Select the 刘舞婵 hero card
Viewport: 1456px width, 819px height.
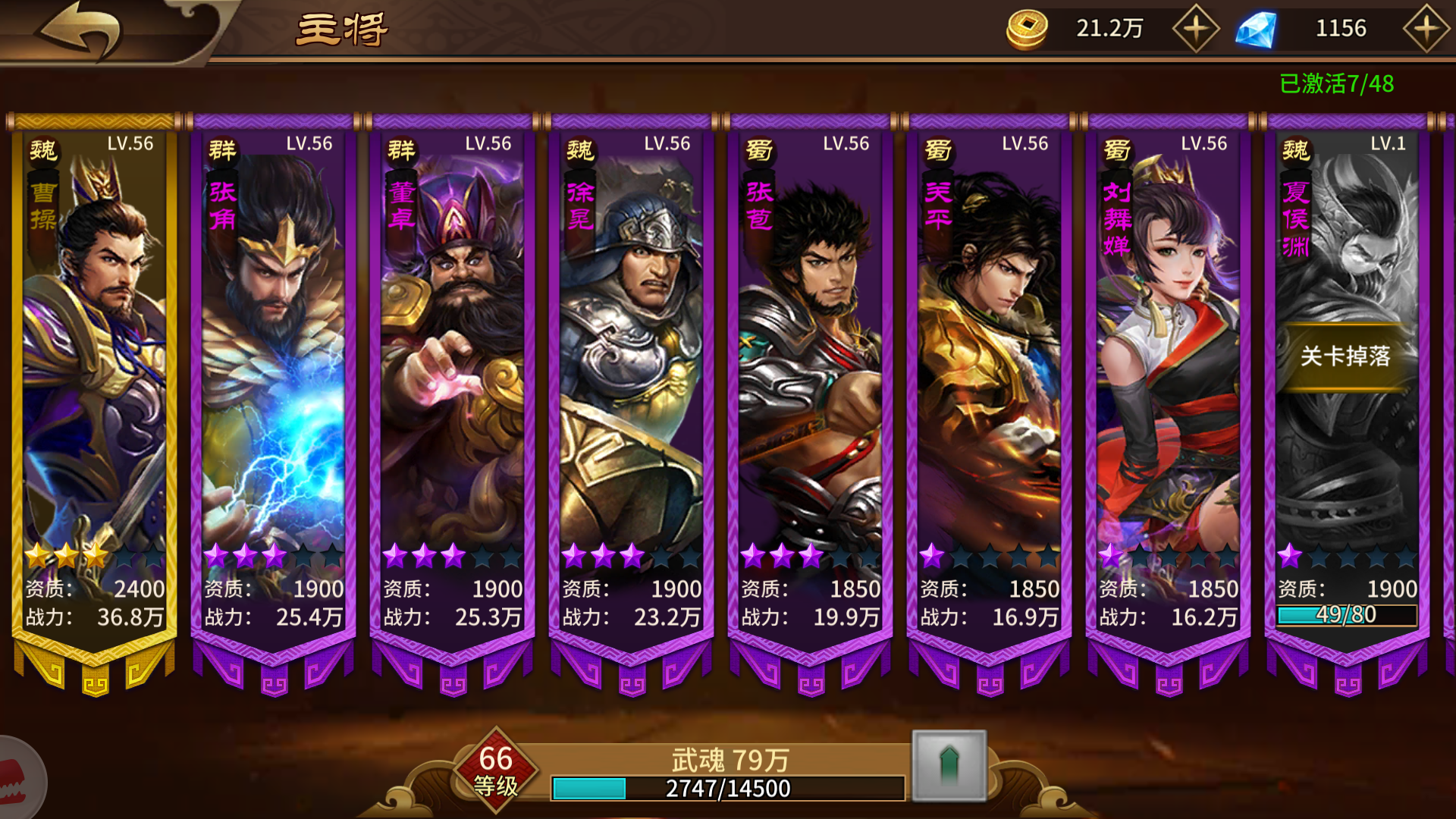(1168, 379)
